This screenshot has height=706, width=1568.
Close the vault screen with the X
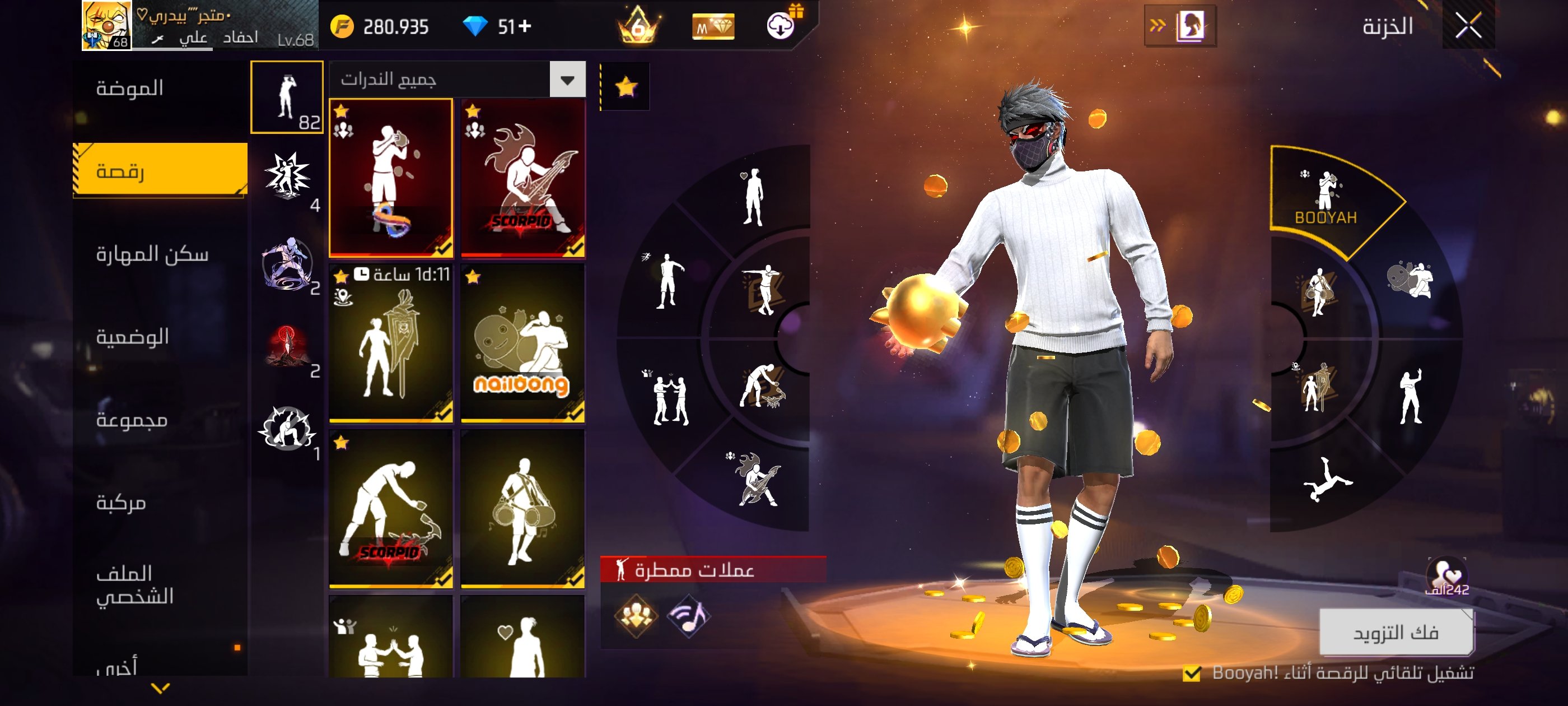[1468, 26]
